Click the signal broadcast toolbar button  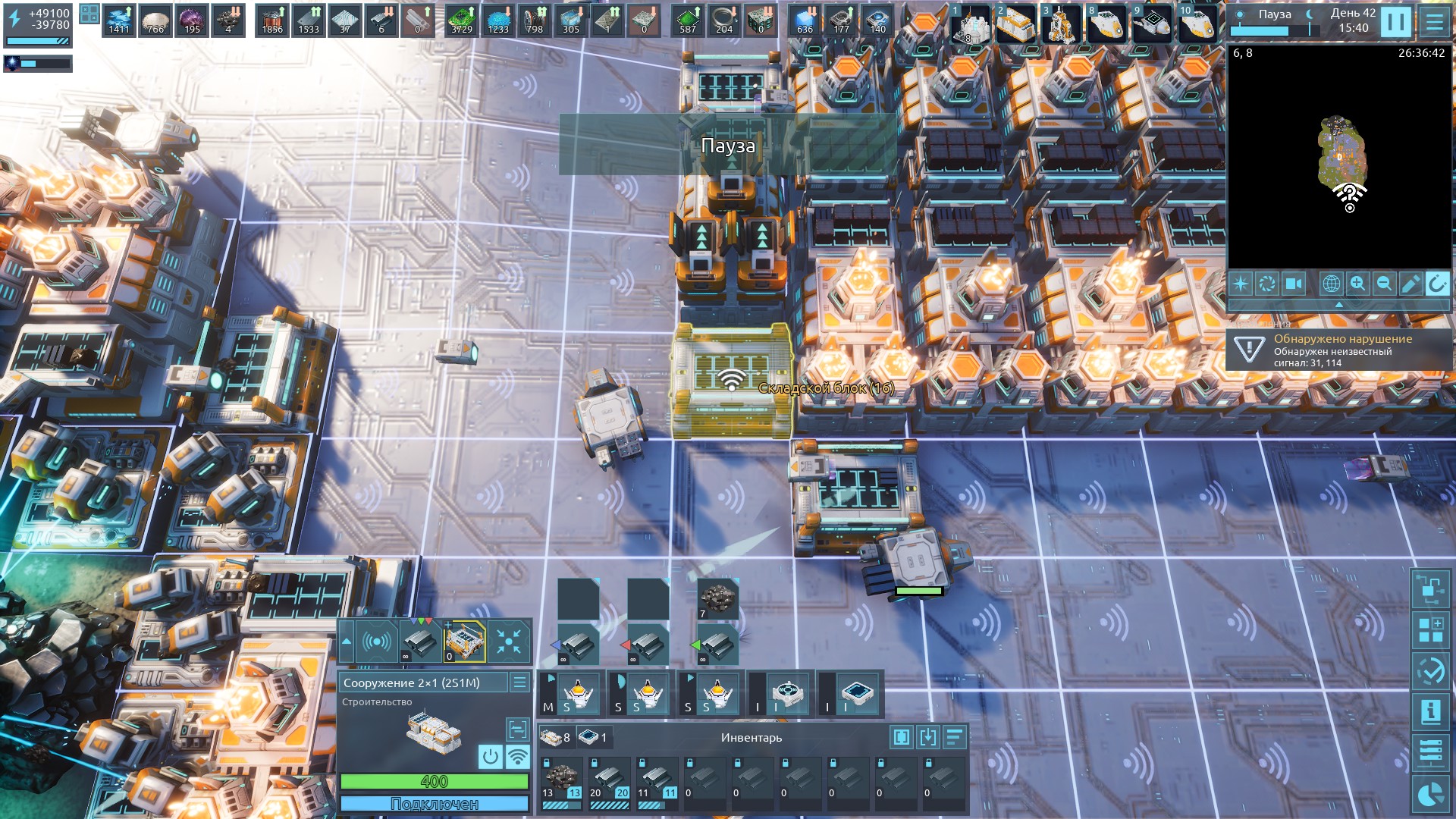tap(377, 642)
